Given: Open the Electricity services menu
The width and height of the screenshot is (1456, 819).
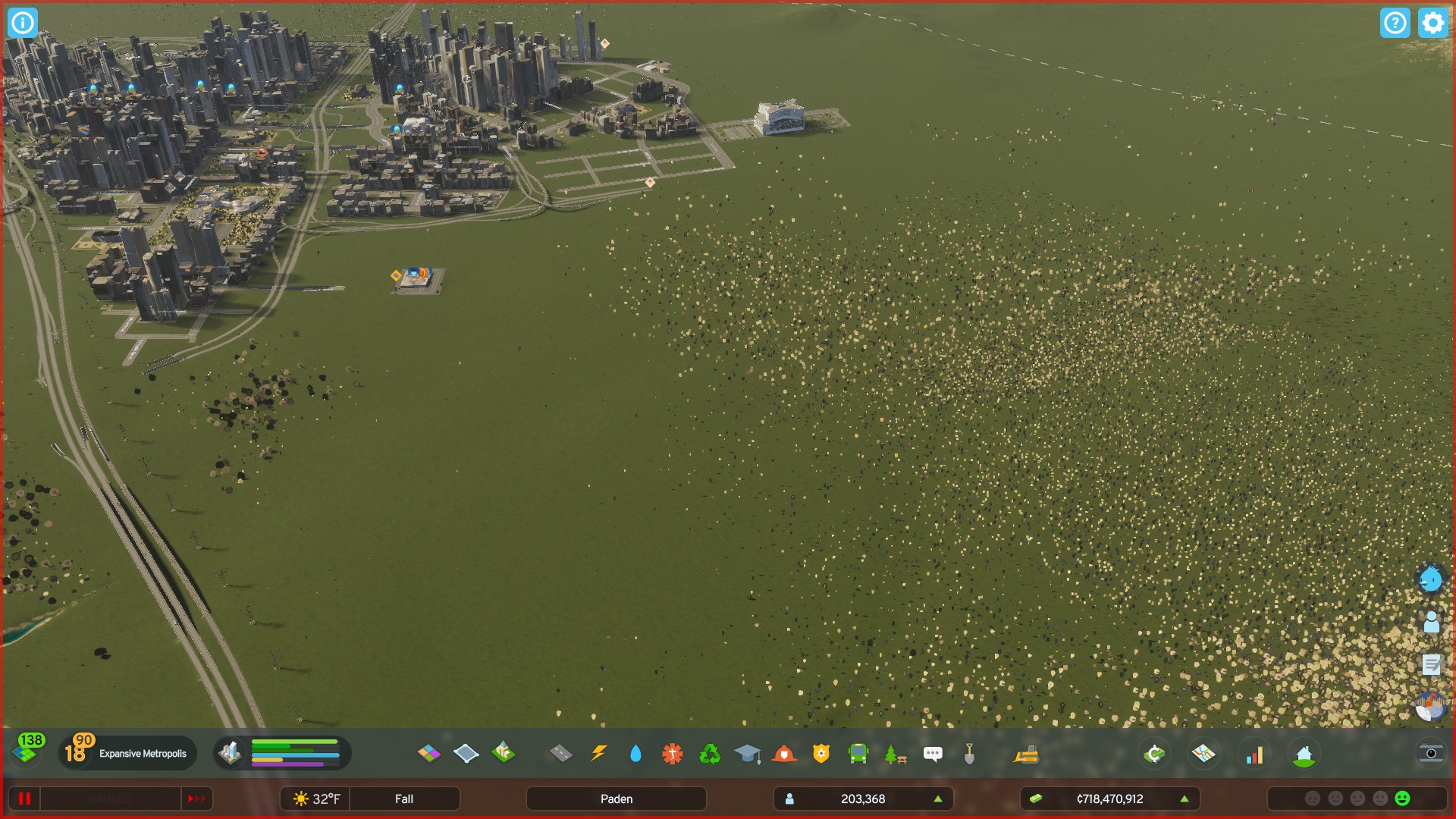Looking at the screenshot, I should tap(599, 754).
